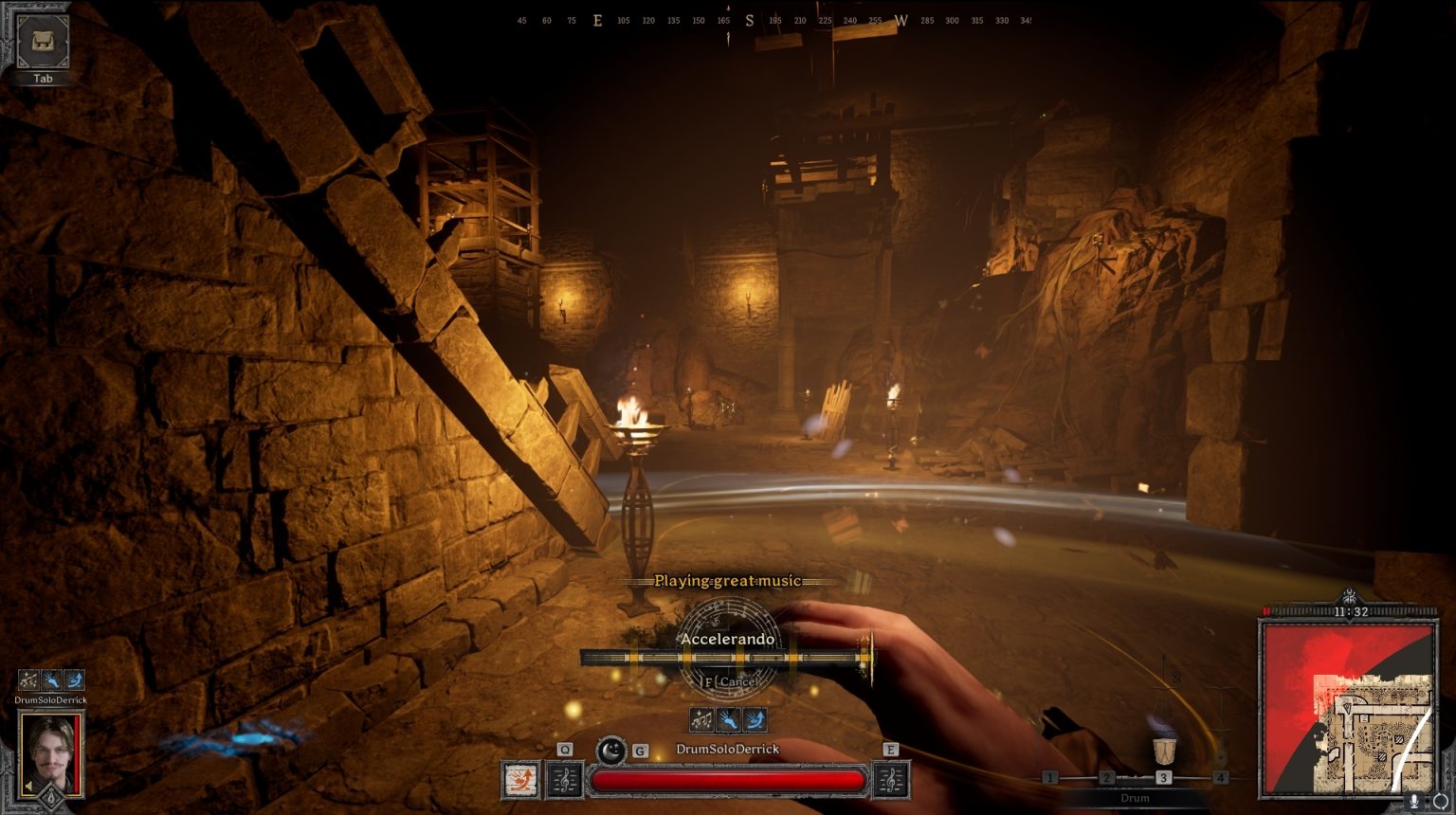
Task: Toggle the microphone voice chat icon
Action: pyautogui.click(x=1414, y=802)
